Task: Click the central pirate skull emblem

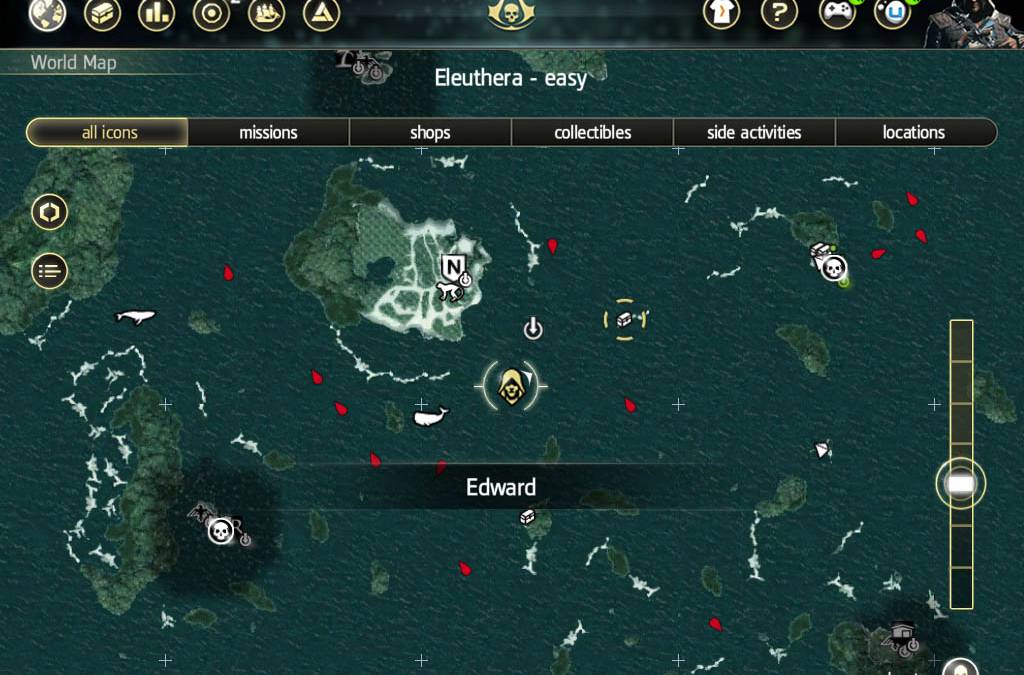Action: 511,14
